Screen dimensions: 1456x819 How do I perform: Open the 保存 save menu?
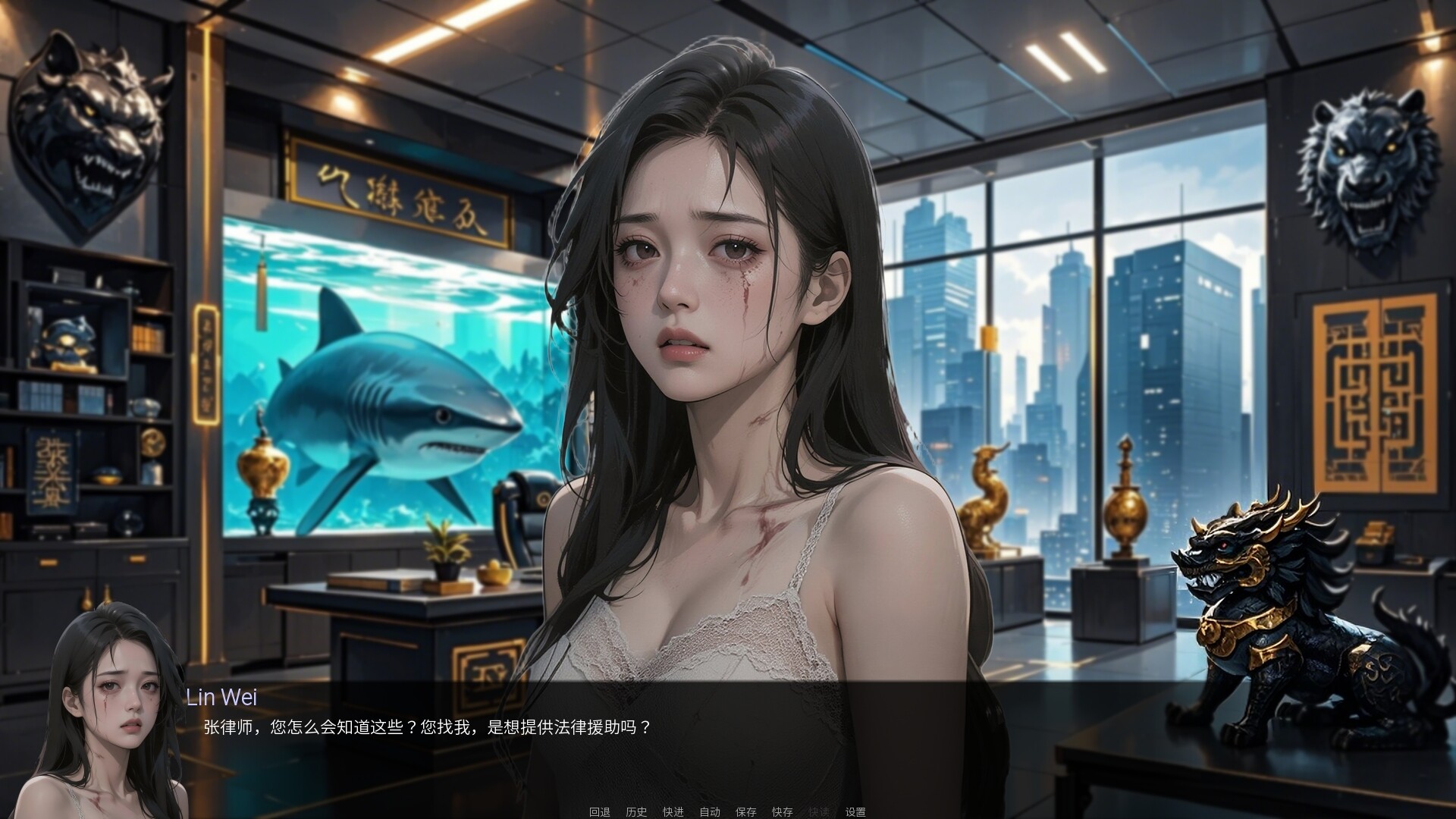click(x=746, y=811)
